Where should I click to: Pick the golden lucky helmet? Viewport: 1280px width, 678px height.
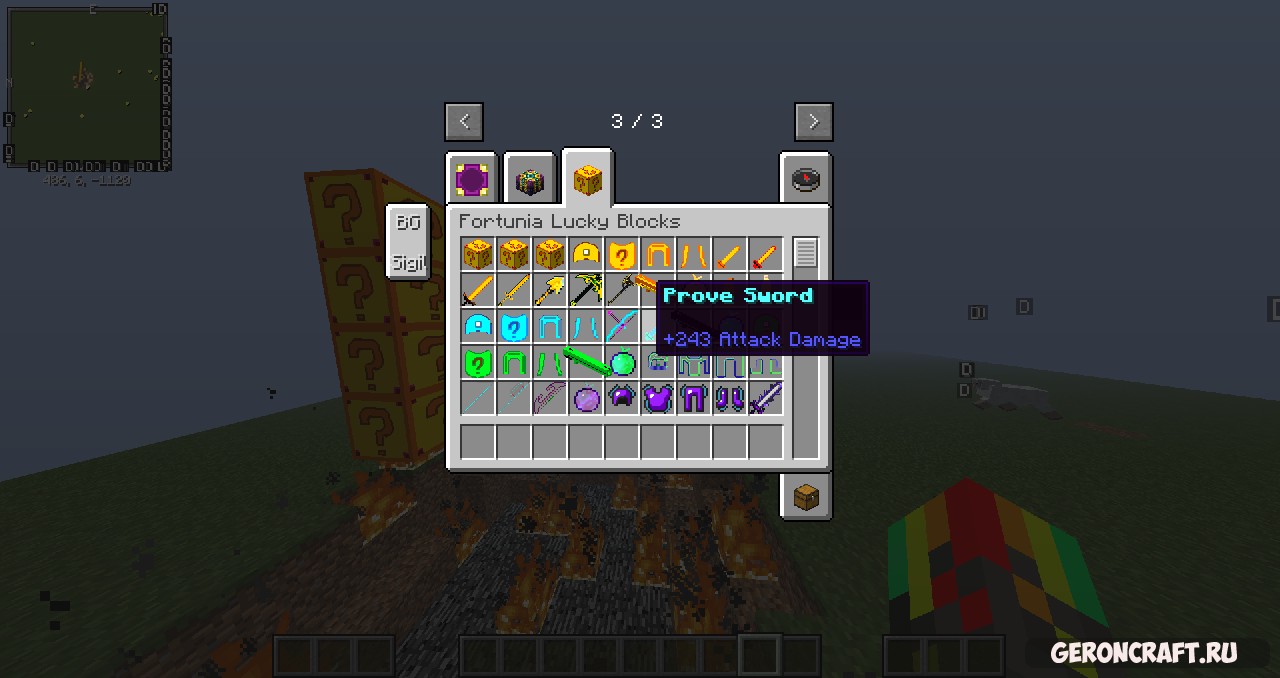click(586, 255)
